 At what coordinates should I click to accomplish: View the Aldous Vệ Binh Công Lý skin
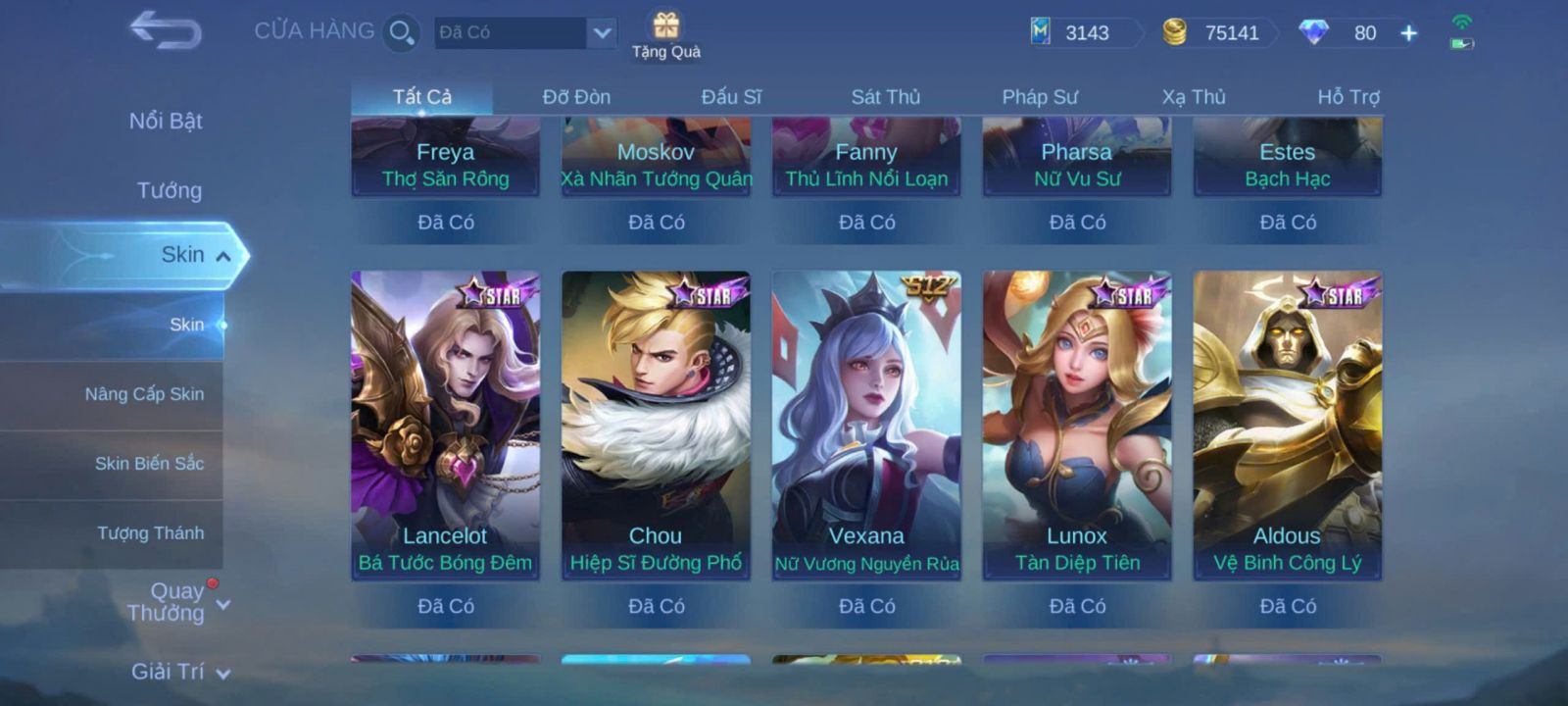coord(1287,425)
